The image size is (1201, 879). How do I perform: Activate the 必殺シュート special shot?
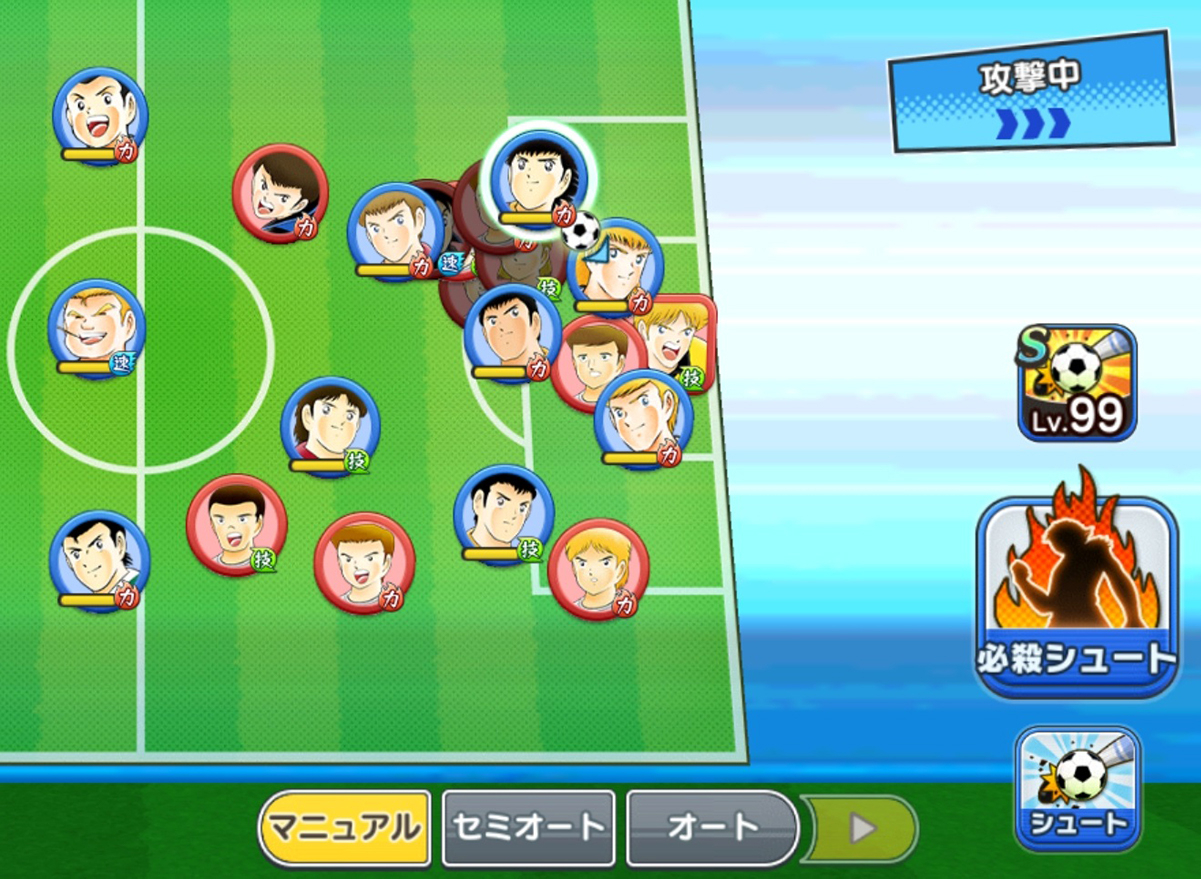click(x=1076, y=597)
